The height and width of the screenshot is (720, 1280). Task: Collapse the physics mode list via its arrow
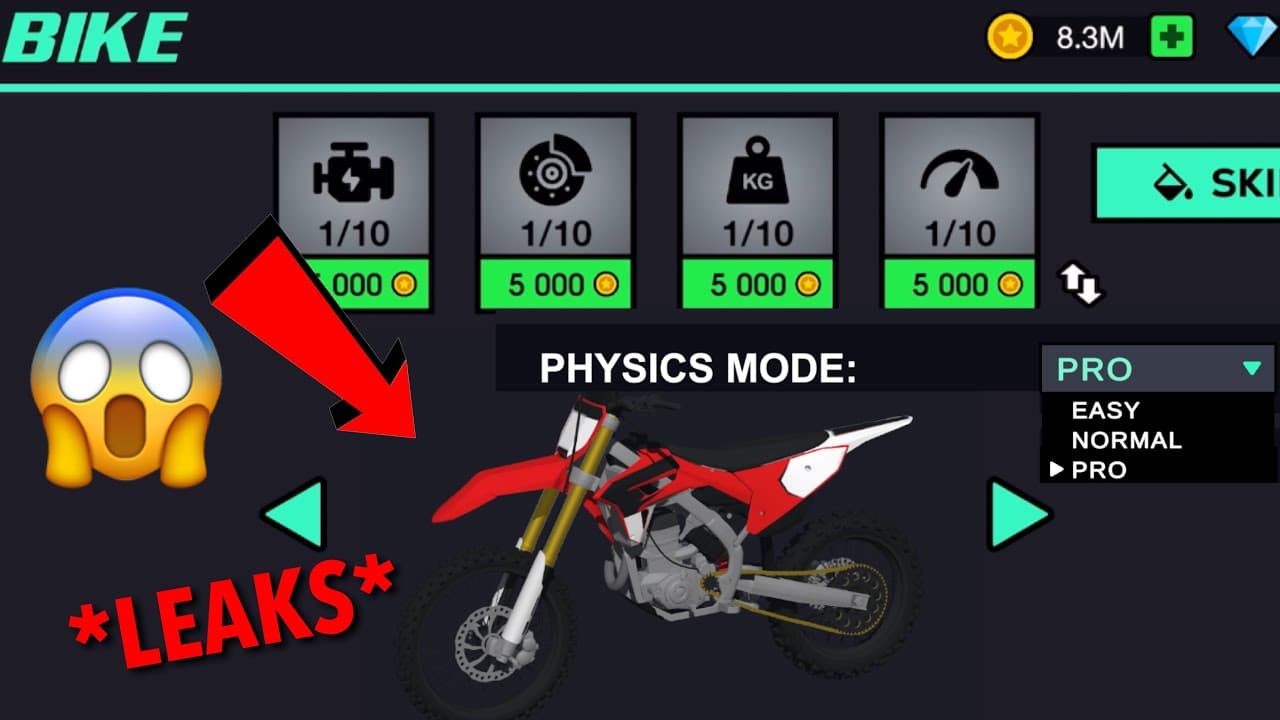pos(1251,369)
